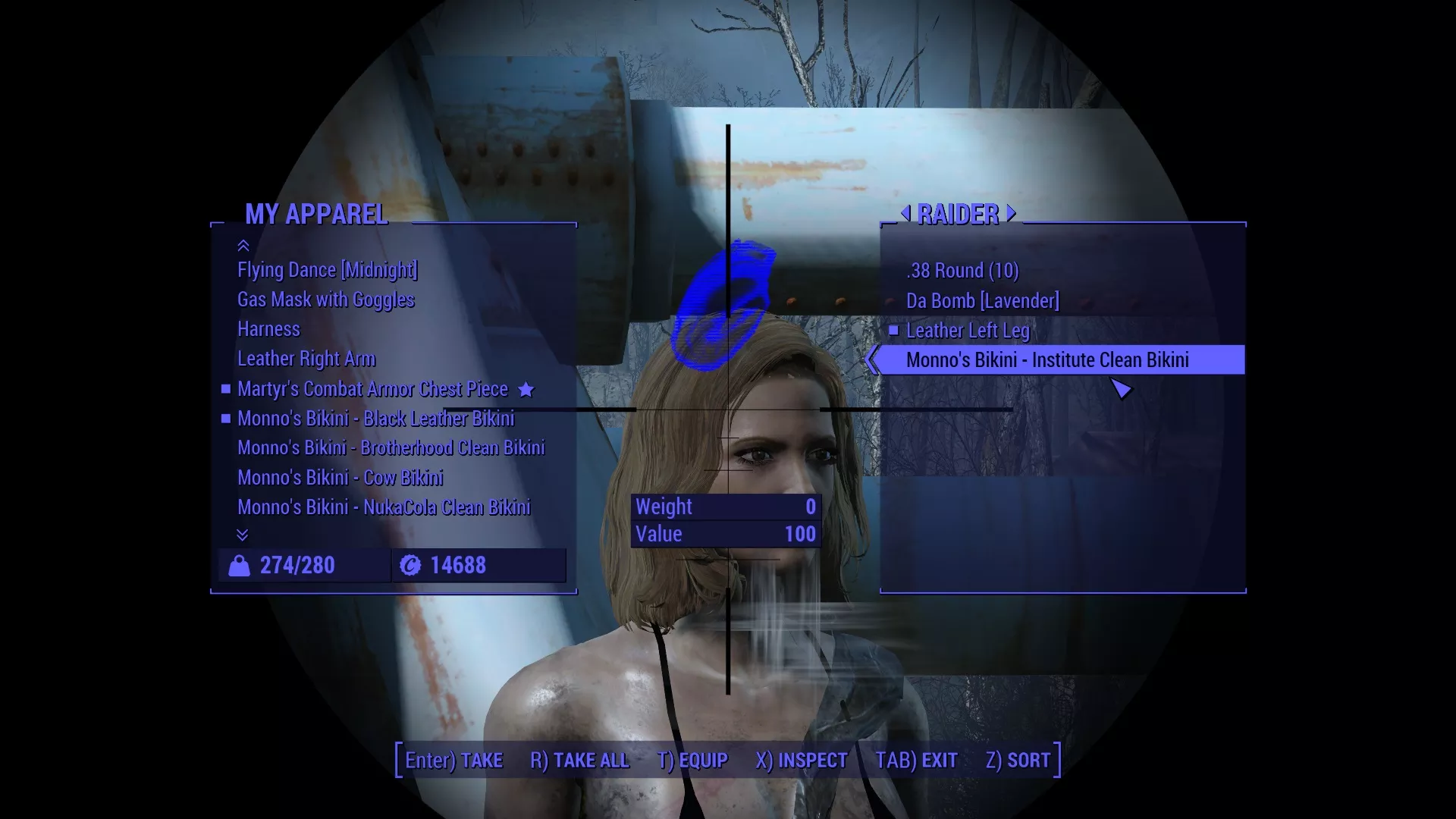
Task: Click TAKE ALL to loot everything
Action: tap(579, 761)
